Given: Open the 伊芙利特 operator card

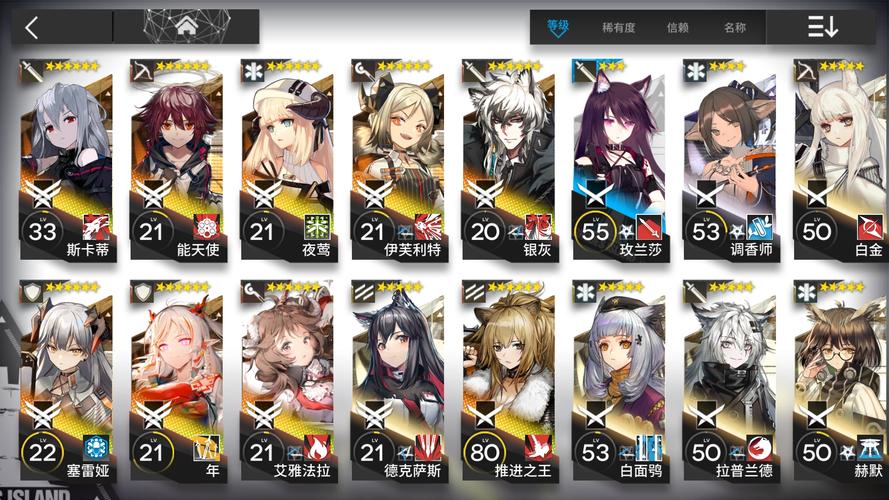Looking at the screenshot, I should (x=398, y=160).
